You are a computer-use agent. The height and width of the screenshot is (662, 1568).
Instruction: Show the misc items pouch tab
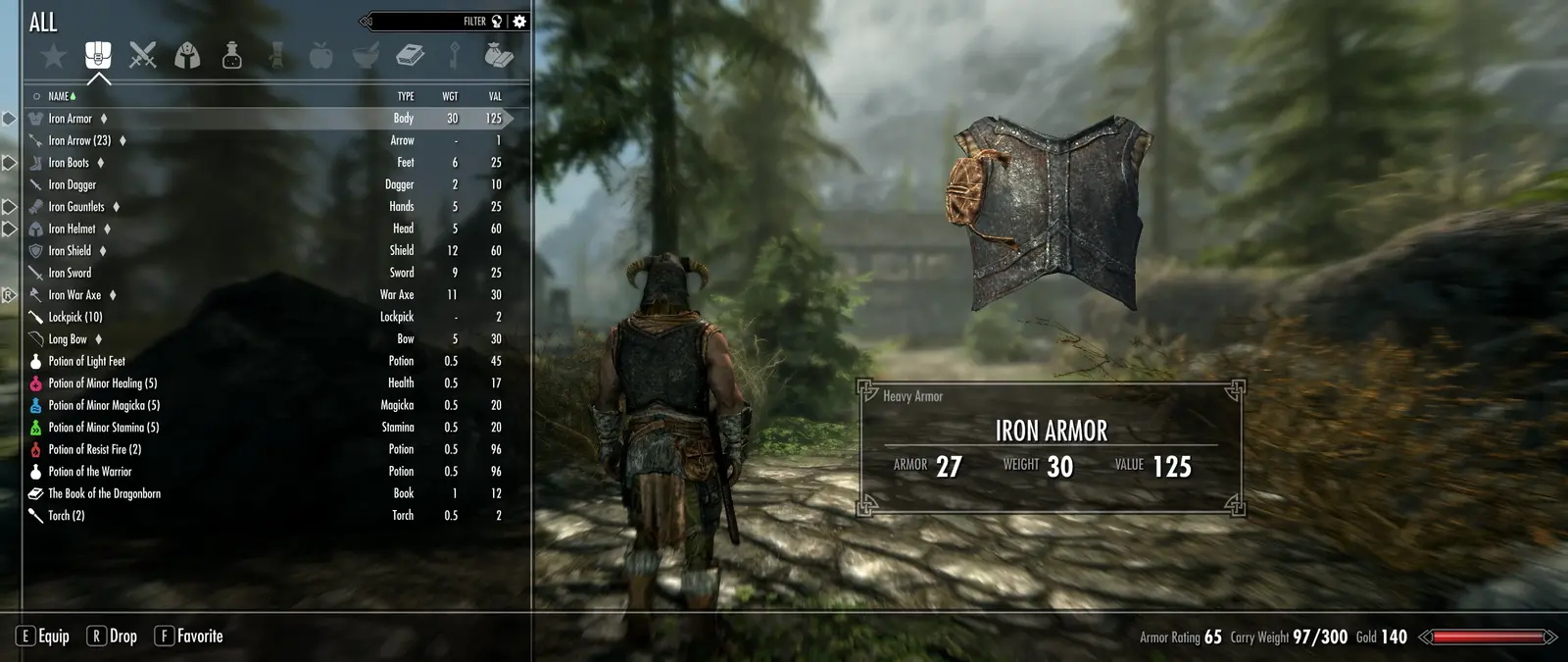coord(498,55)
